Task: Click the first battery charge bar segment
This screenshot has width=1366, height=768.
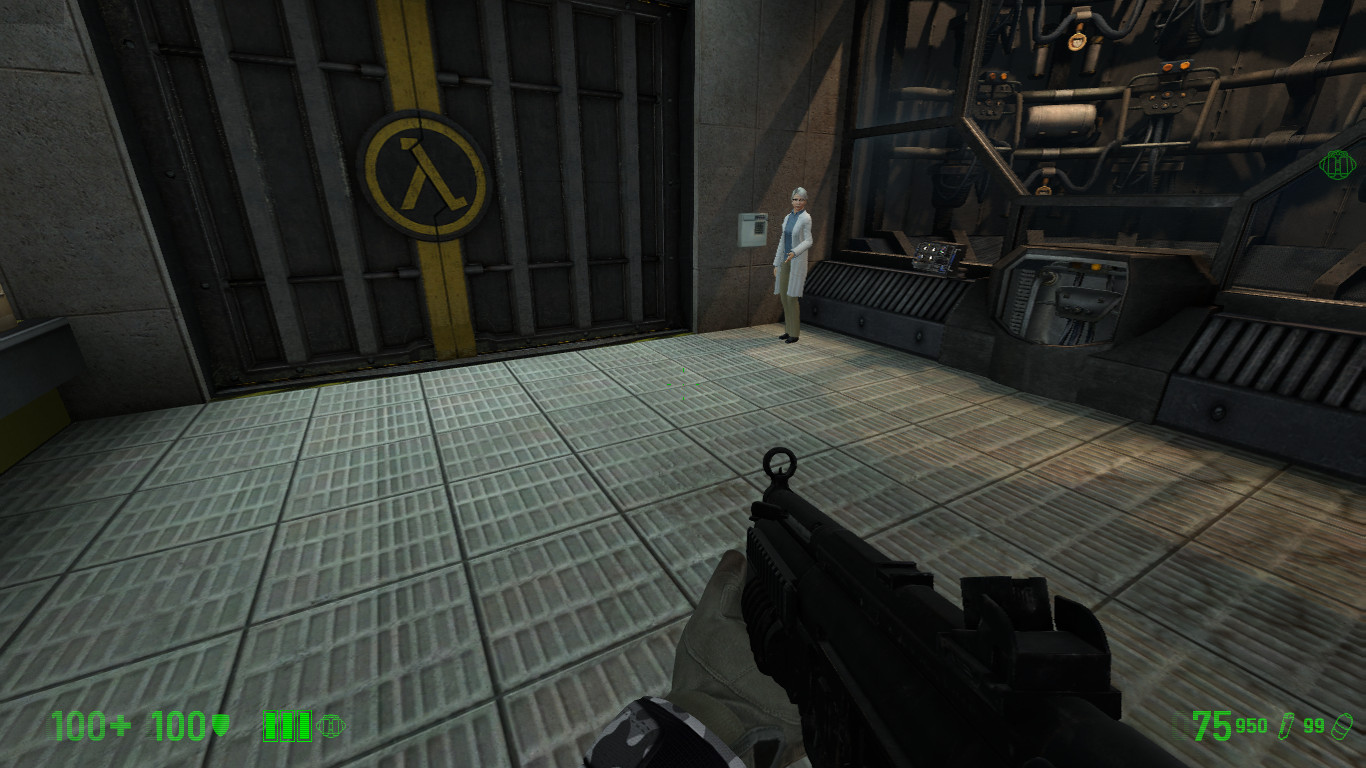Action: (268, 725)
